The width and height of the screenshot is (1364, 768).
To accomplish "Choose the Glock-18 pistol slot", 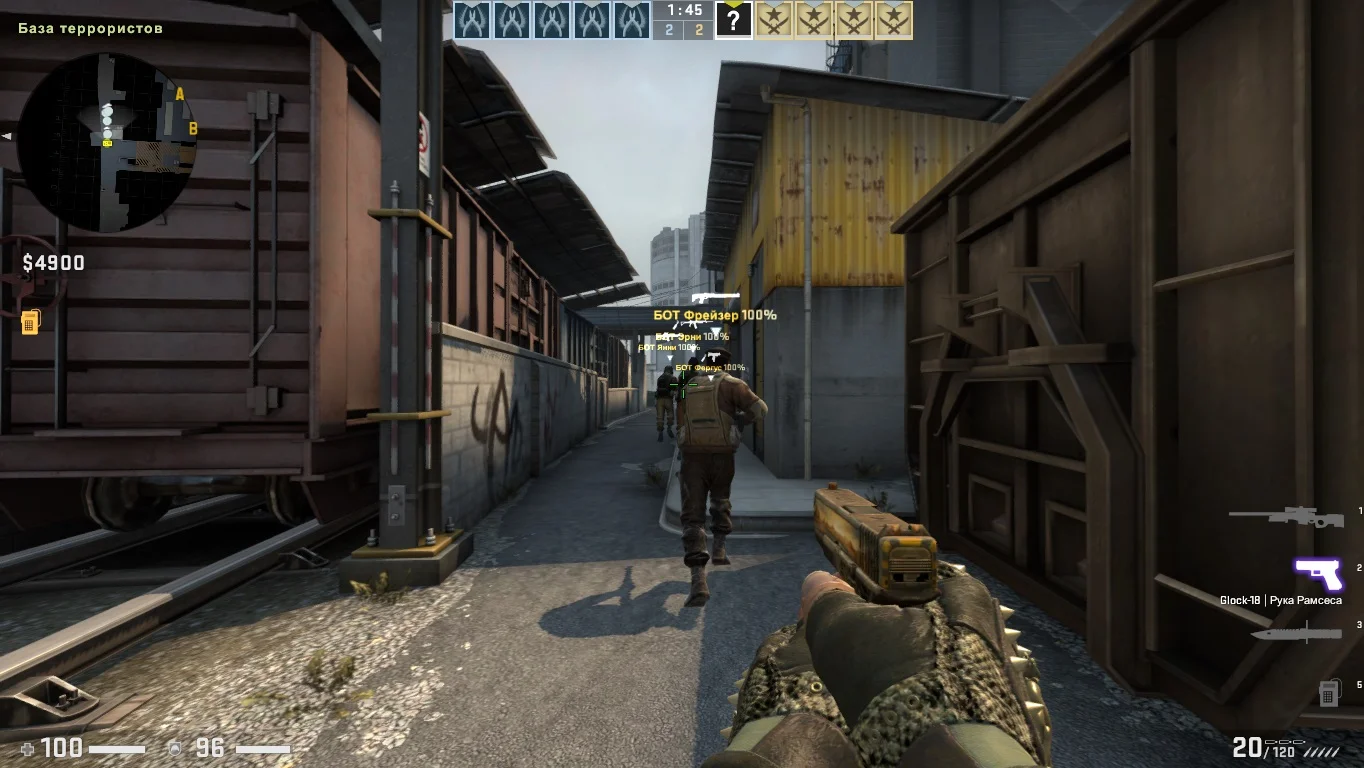I will (x=1318, y=574).
